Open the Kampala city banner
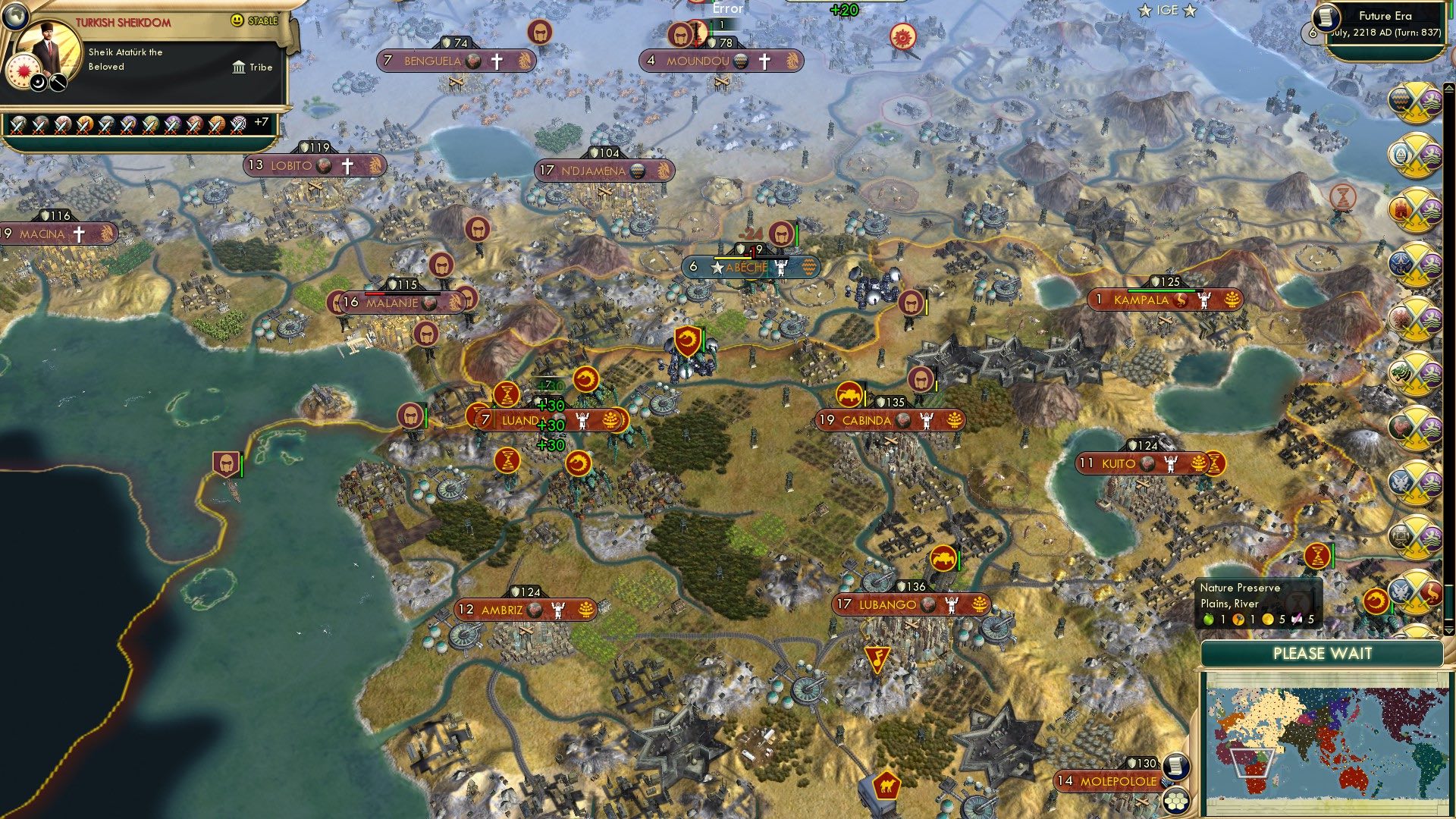This screenshot has width=1456, height=819. pos(1141,300)
